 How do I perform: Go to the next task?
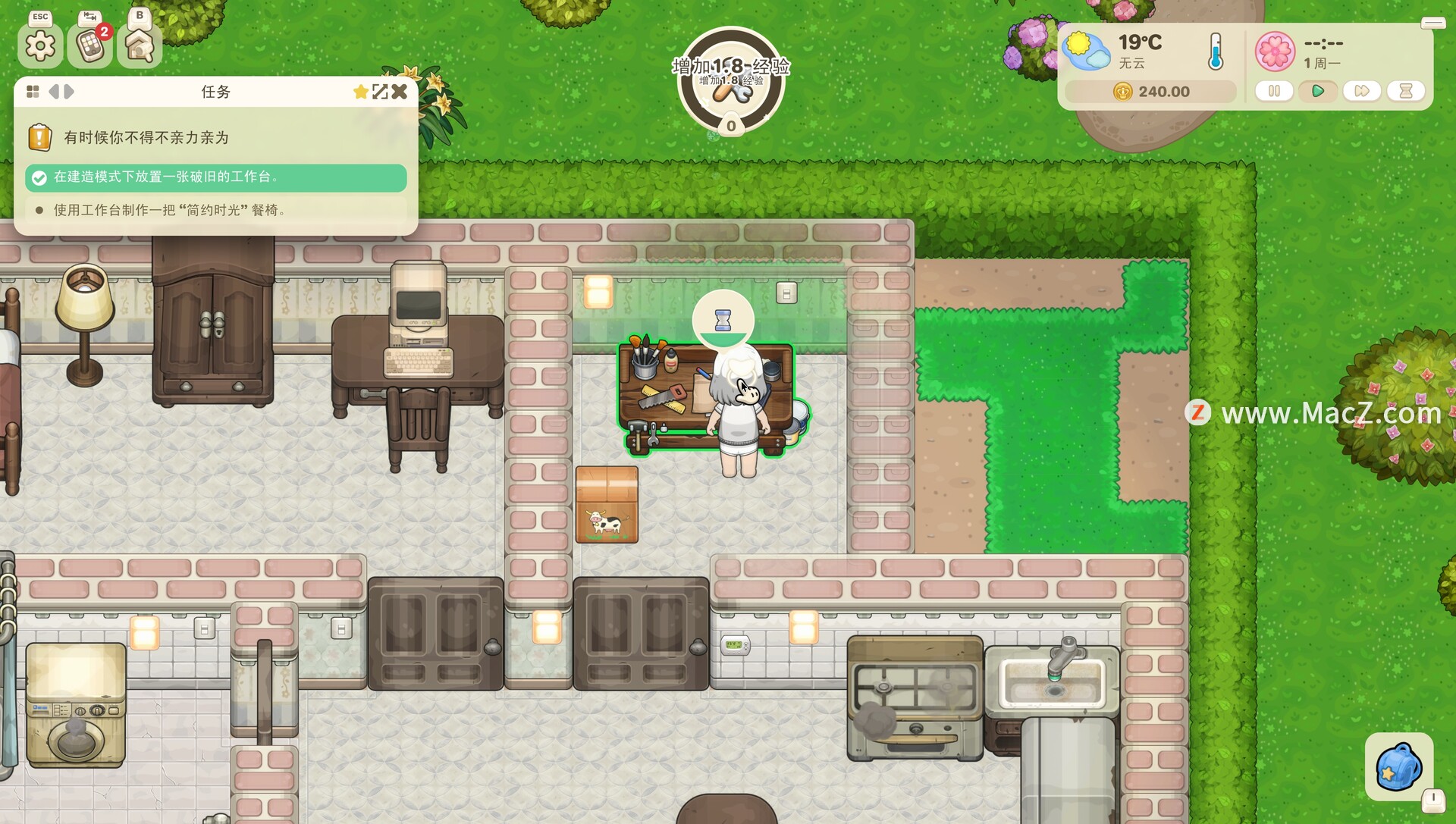69,92
